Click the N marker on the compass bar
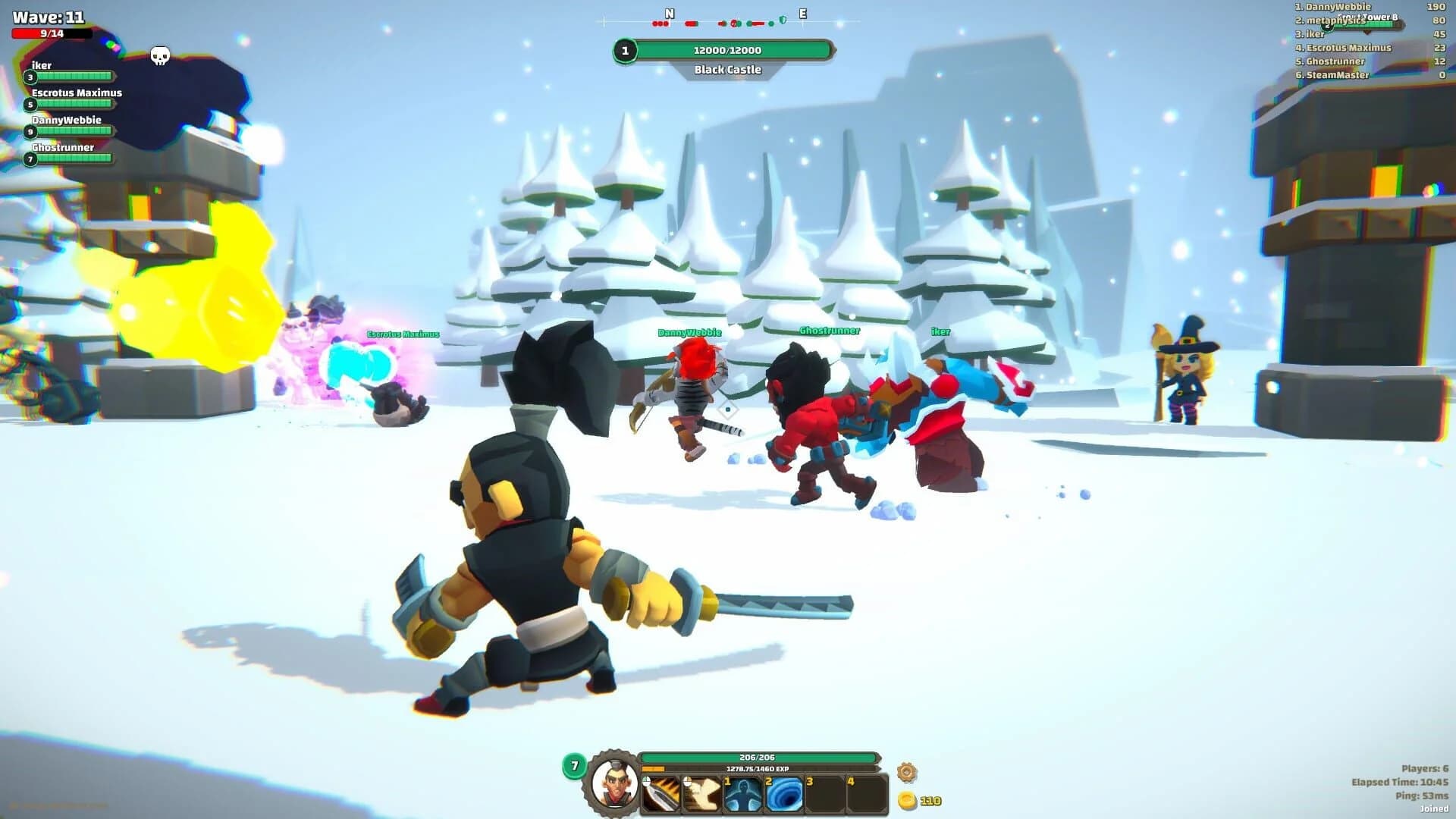The image size is (1456, 819). click(668, 13)
